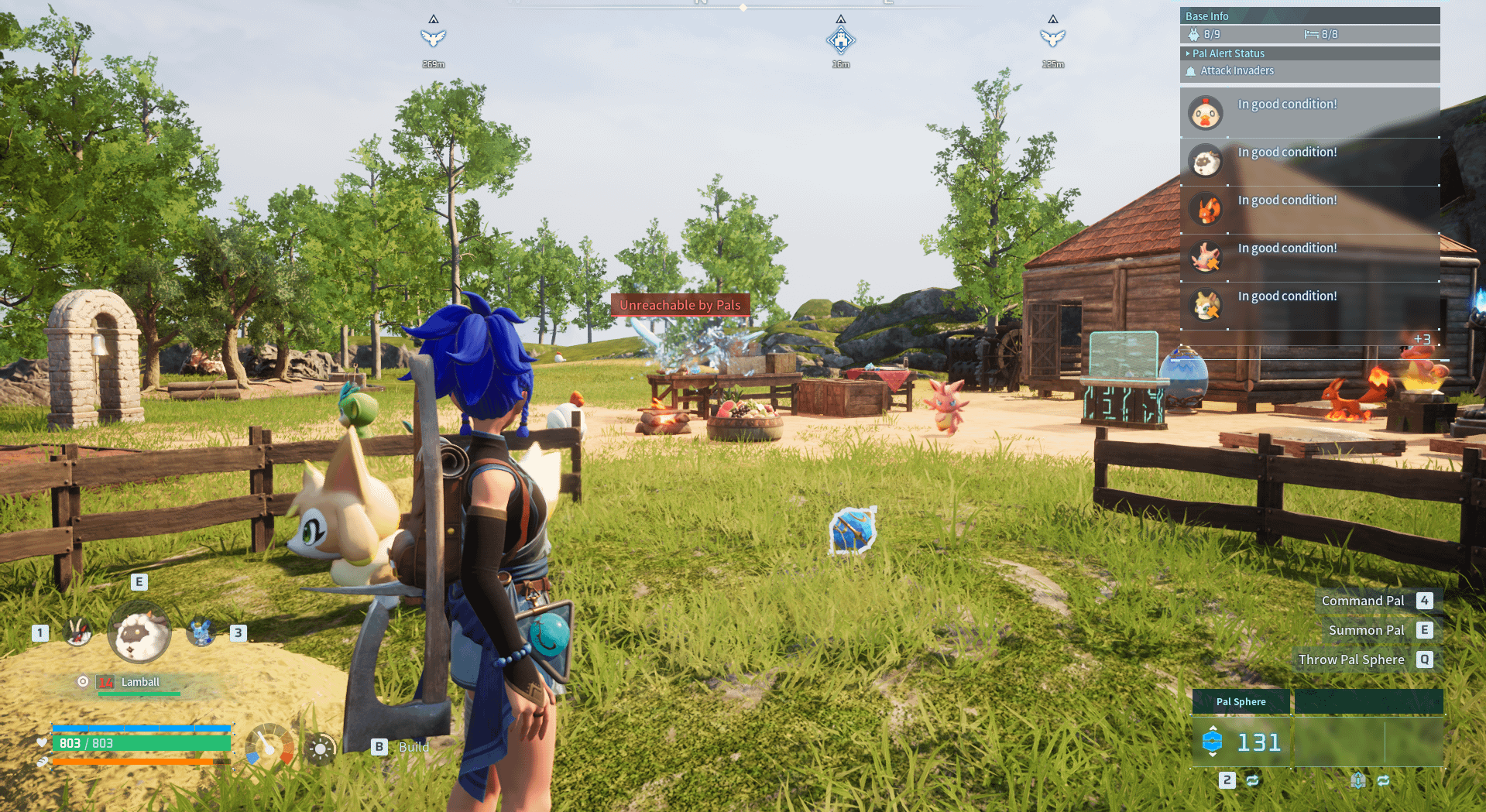1486x812 pixels.
Task: Choose the orange Foxparks row in base list
Action: click(1309, 209)
